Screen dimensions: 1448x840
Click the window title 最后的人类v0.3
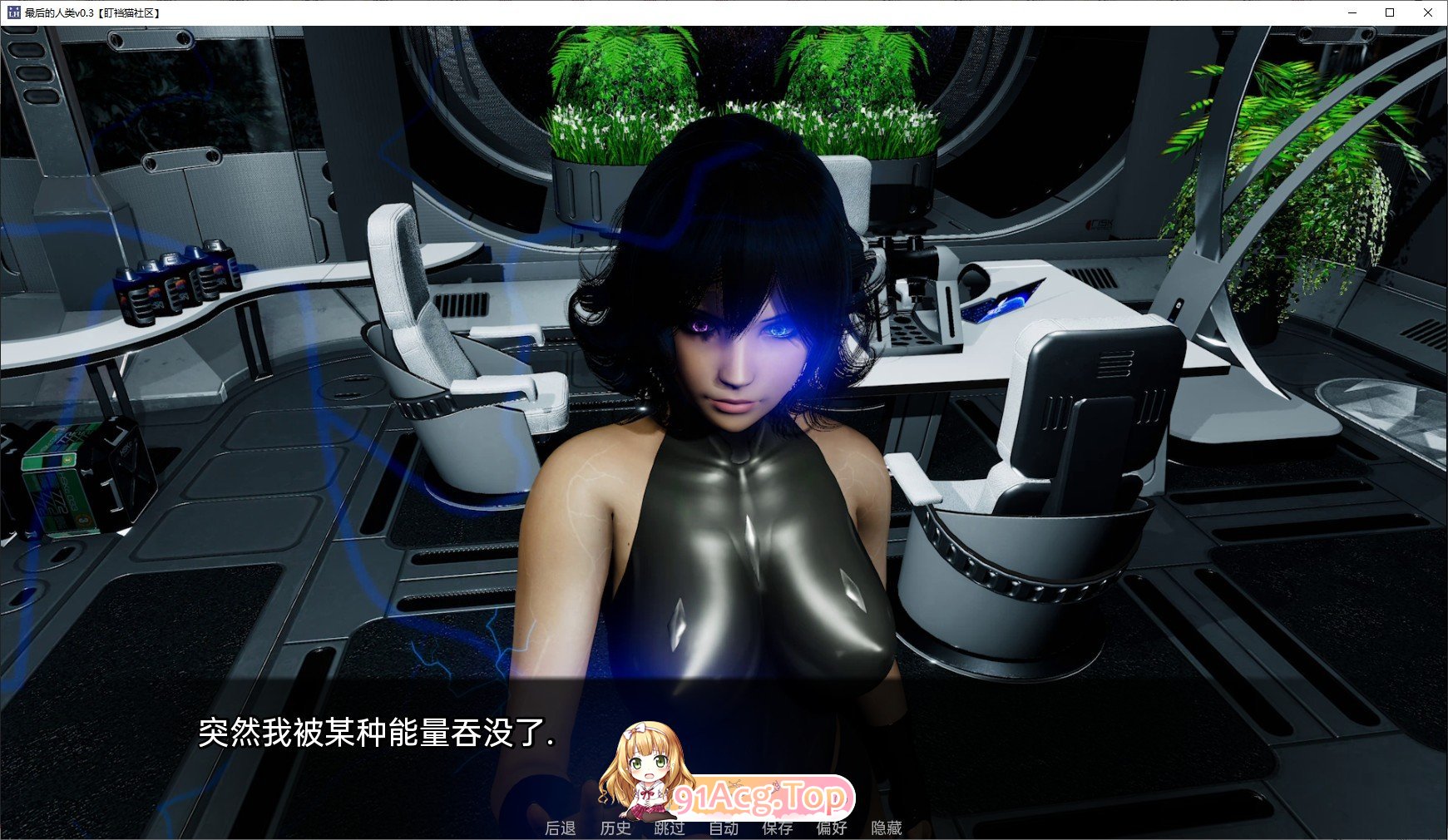91,13
